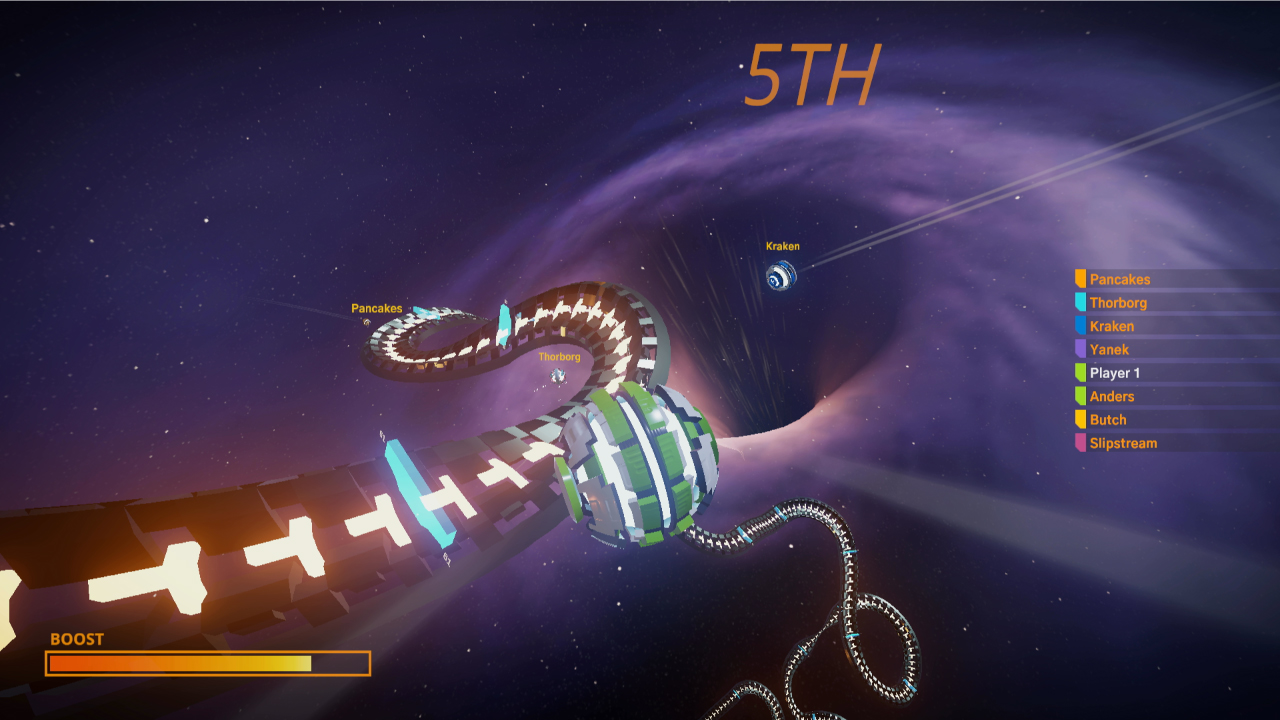
Task: Select Pancakes on the leaderboard
Action: [1120, 279]
